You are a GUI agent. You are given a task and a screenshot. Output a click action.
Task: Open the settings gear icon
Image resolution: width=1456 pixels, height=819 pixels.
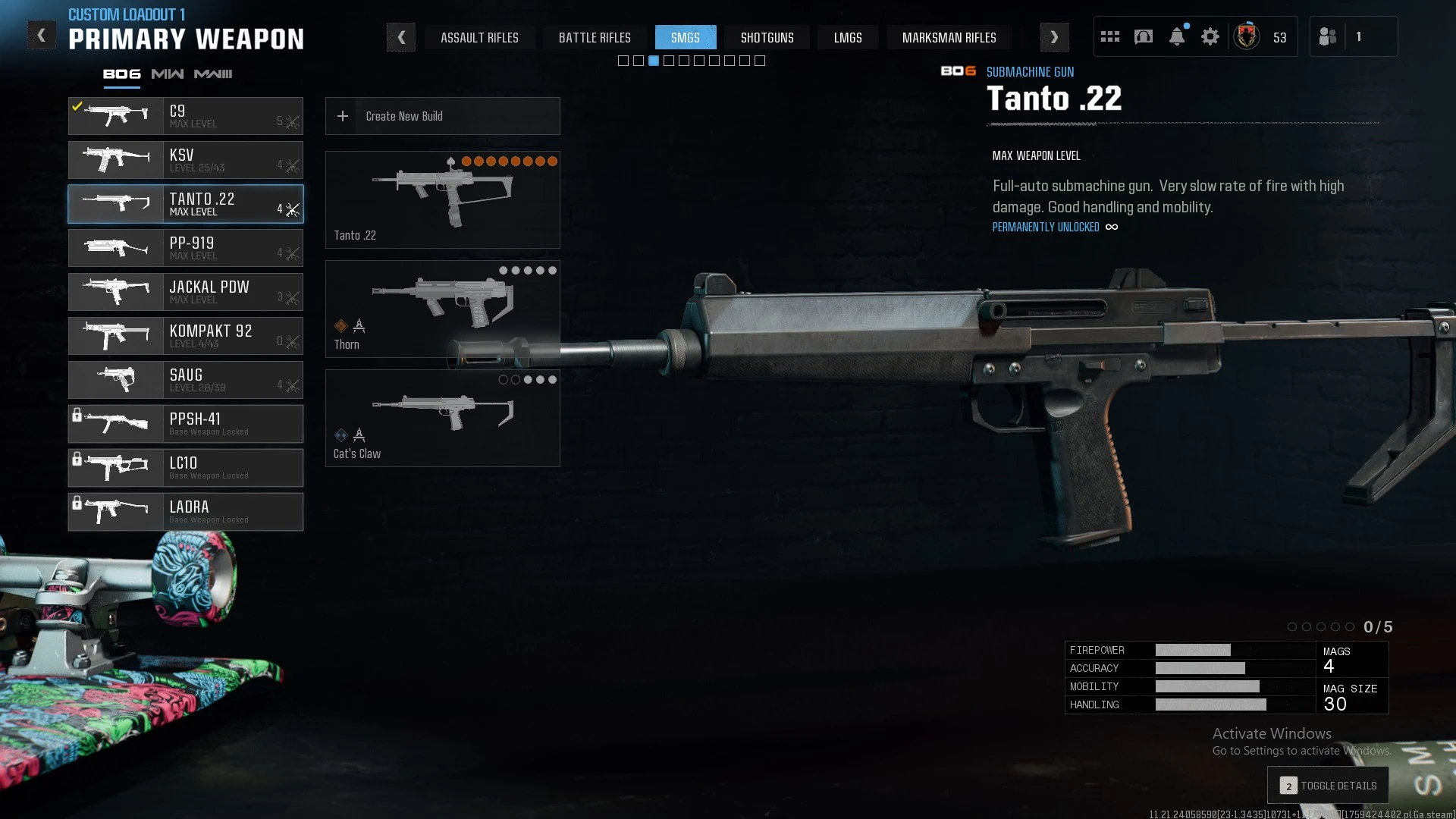pos(1210,36)
